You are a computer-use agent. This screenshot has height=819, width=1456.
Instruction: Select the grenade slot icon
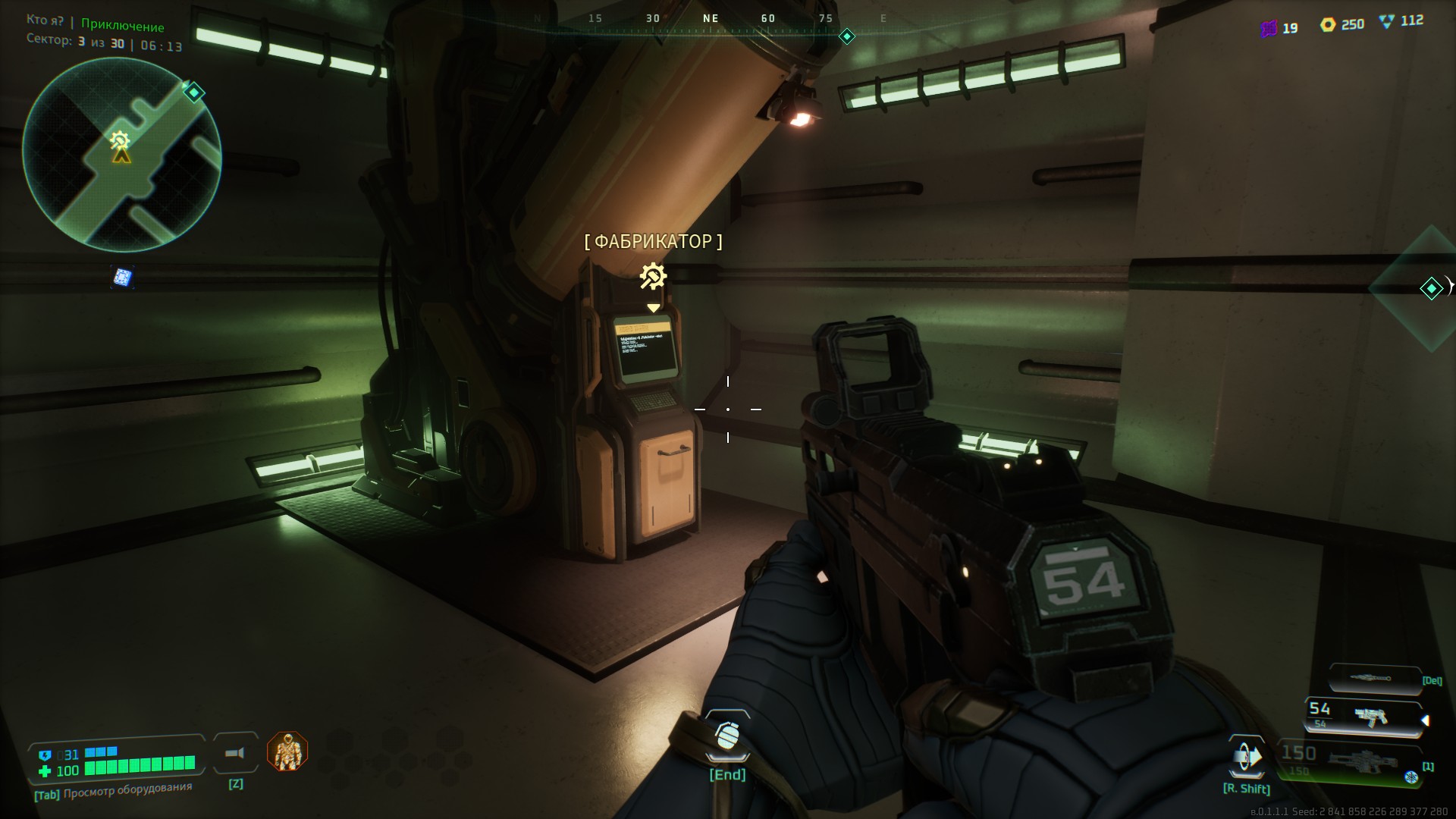[727, 737]
